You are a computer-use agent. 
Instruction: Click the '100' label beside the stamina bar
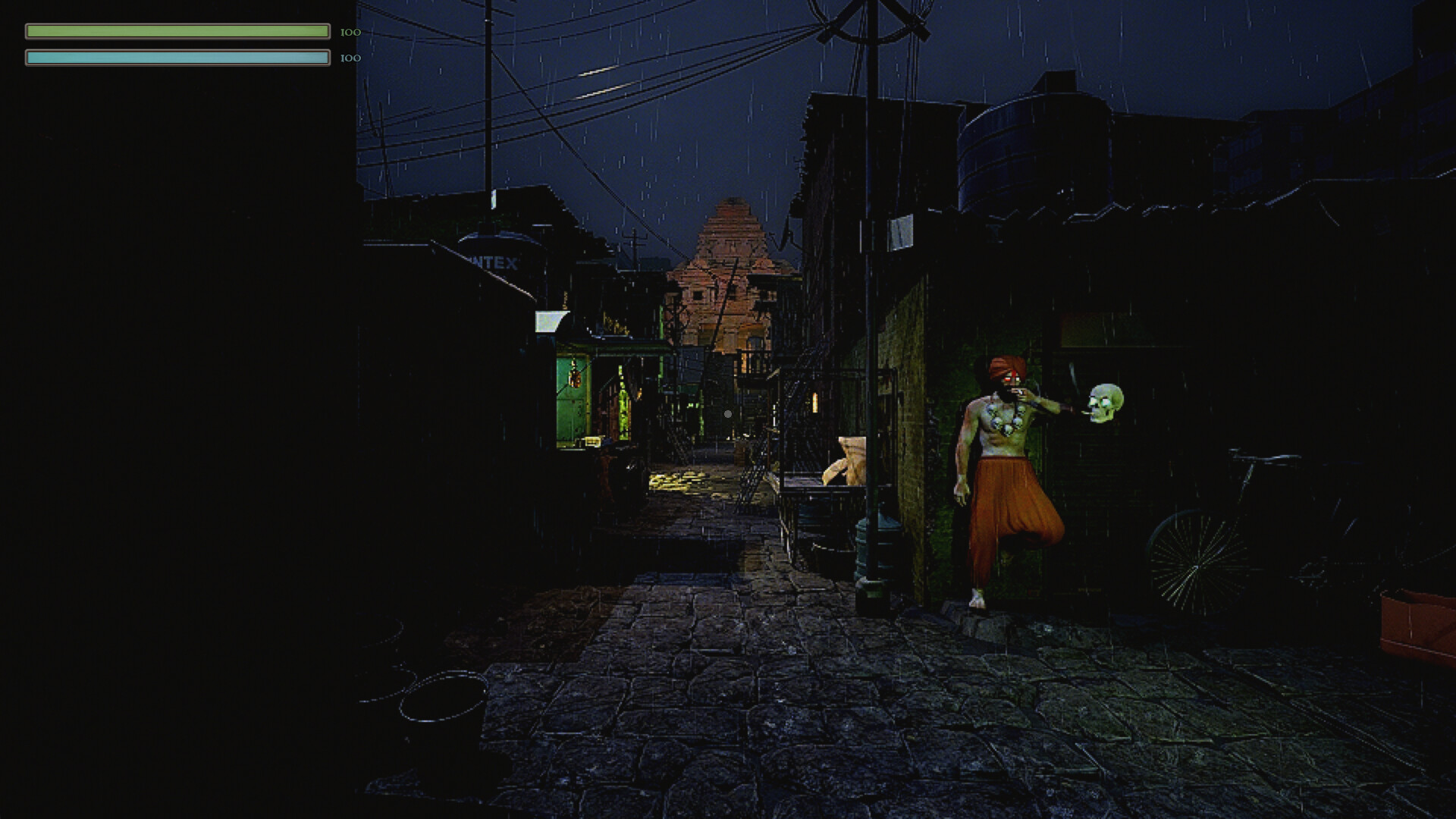click(x=349, y=57)
